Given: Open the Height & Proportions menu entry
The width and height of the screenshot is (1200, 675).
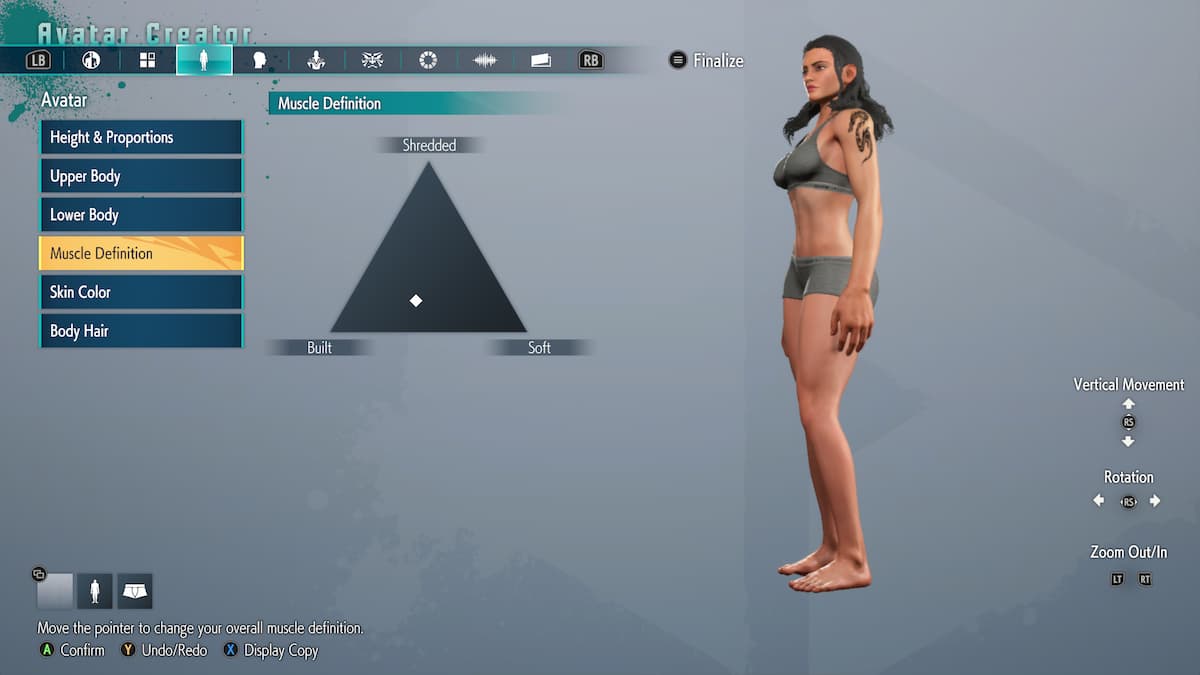Looking at the screenshot, I should pos(141,138).
